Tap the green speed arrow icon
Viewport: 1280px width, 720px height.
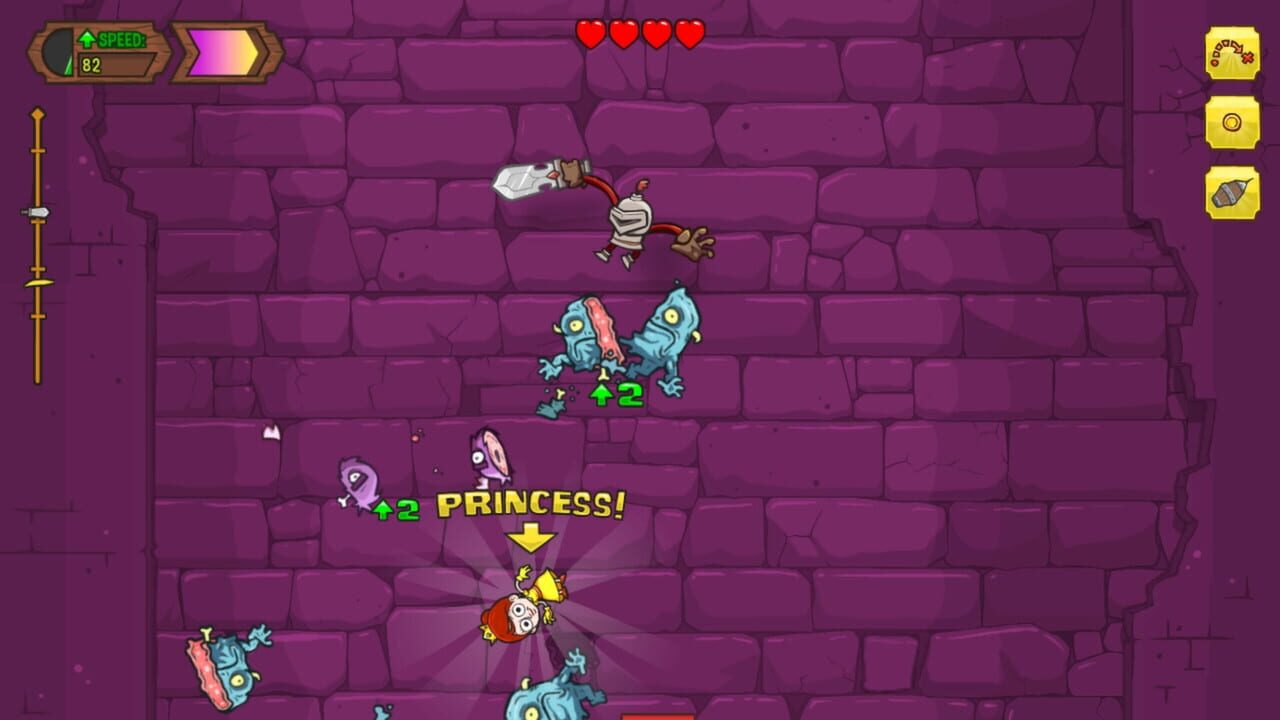click(x=89, y=36)
